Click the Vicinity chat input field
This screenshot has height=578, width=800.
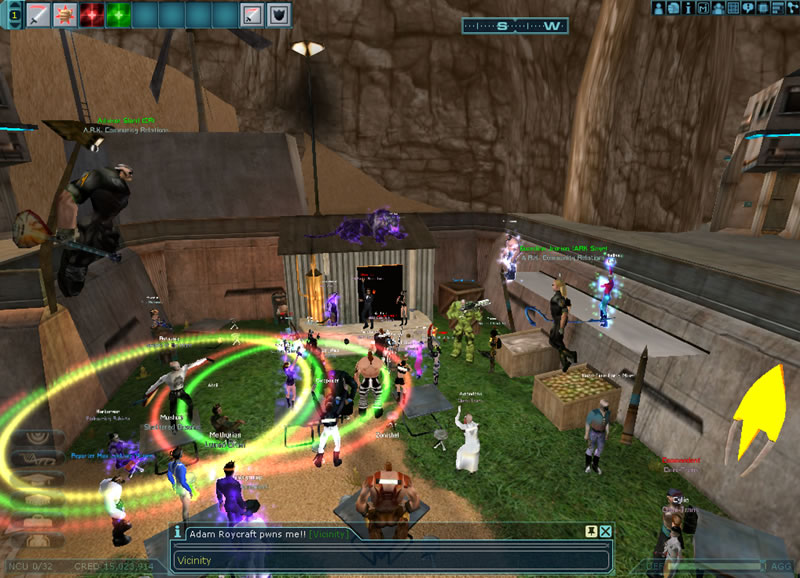pos(390,560)
